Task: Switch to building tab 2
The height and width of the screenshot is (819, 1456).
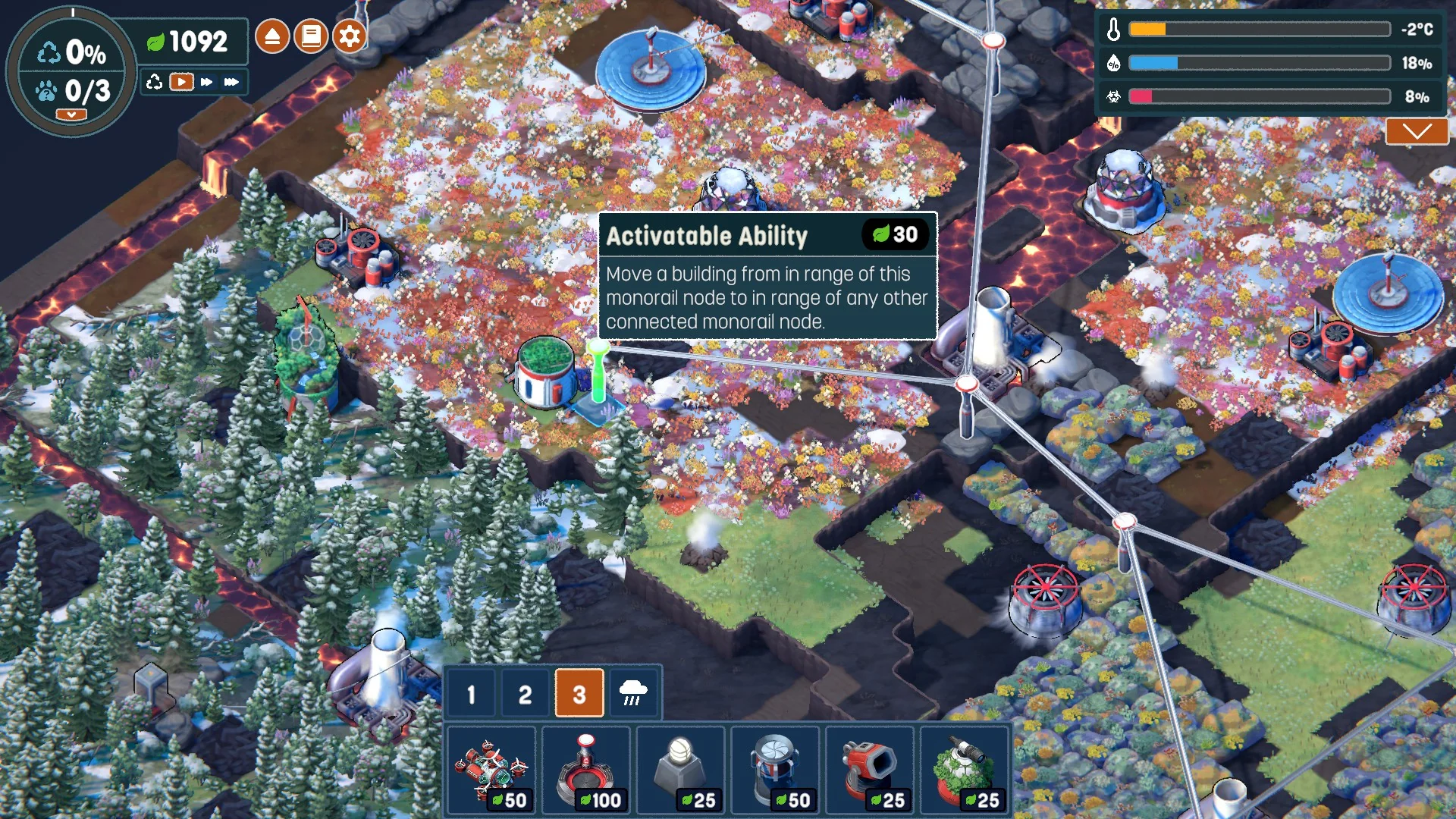Action: coord(525,693)
